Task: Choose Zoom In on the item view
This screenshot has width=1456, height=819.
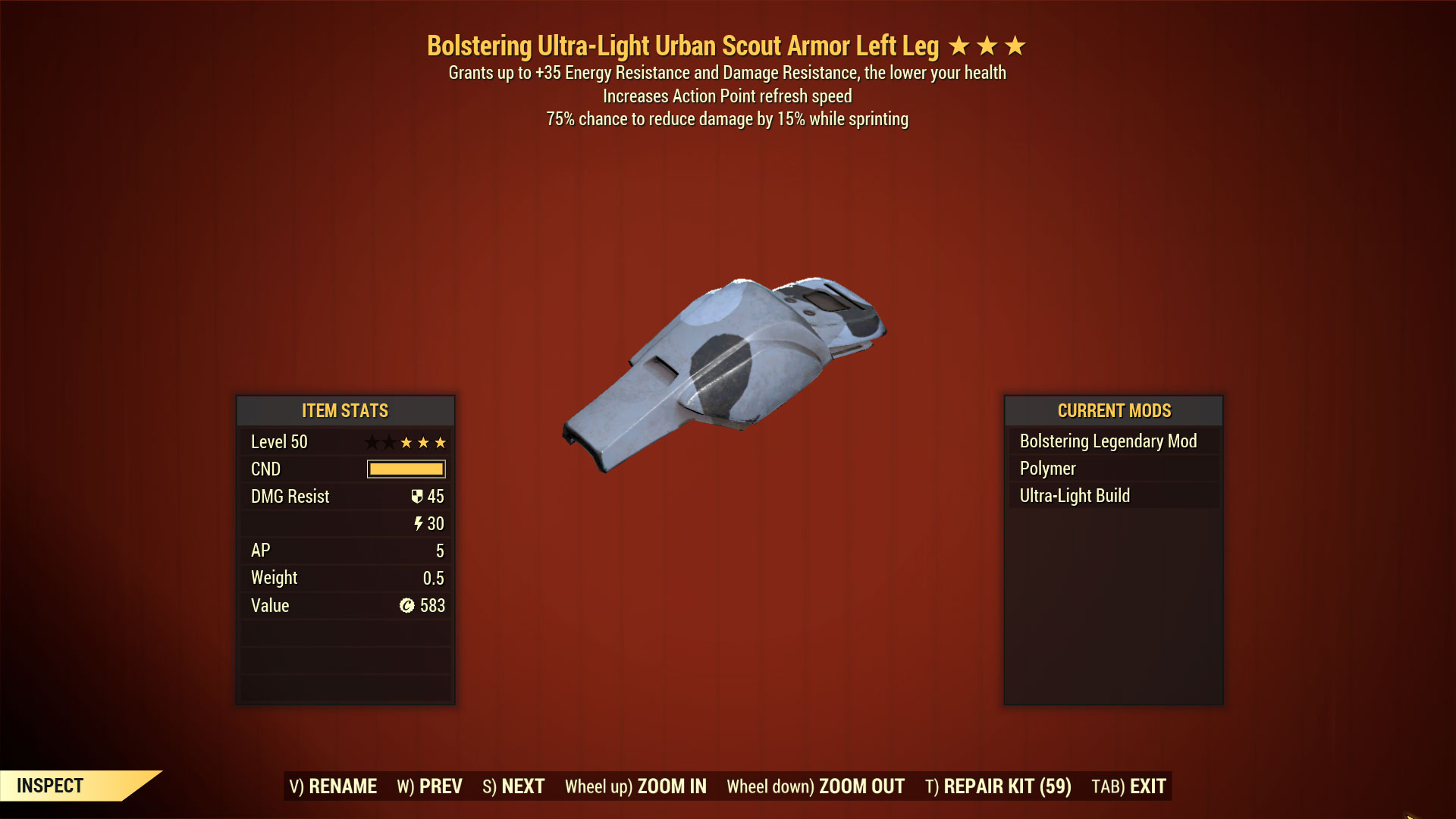Action: [x=635, y=786]
